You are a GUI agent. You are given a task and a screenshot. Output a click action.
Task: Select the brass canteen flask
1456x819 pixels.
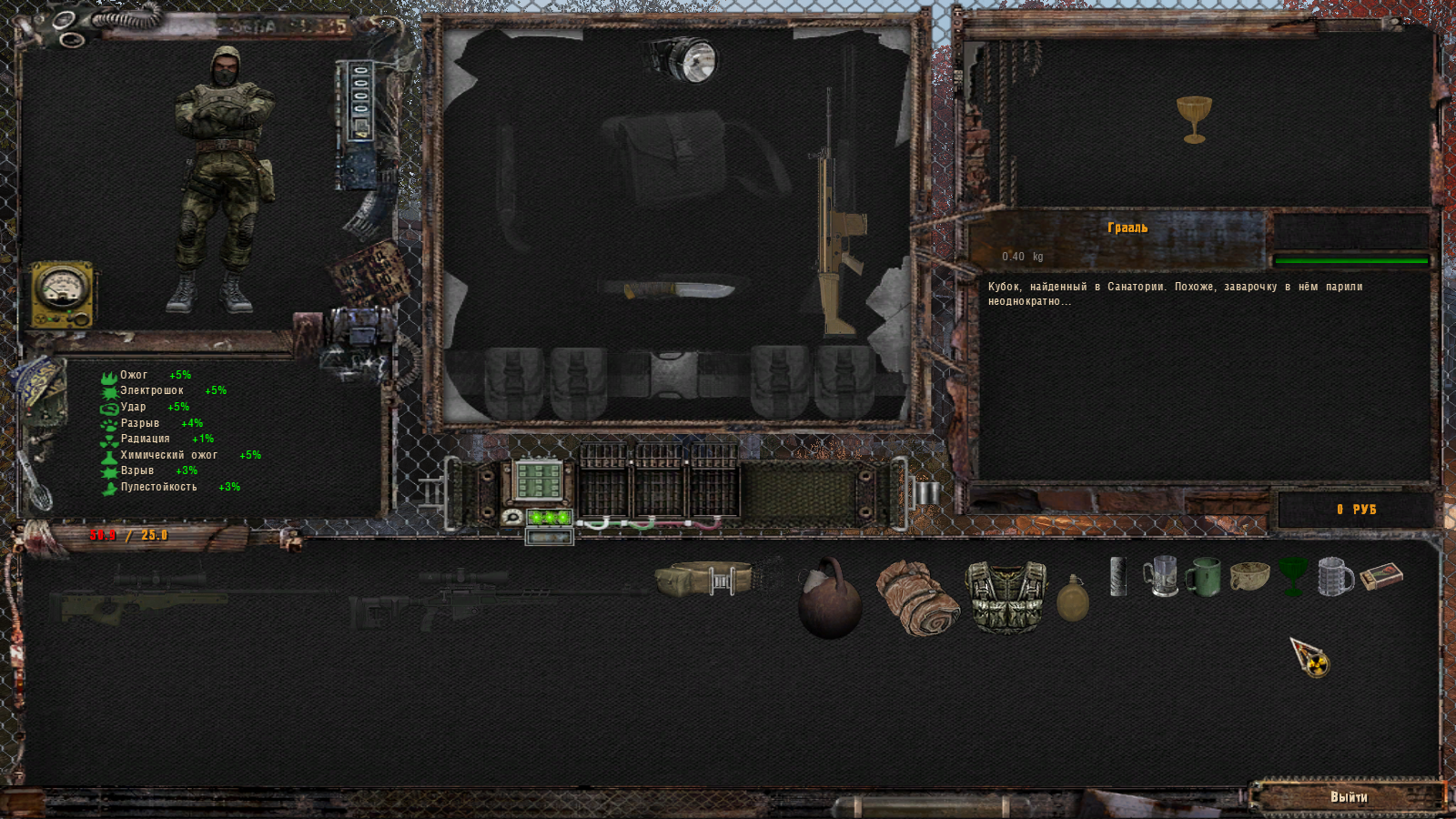click(x=1073, y=599)
